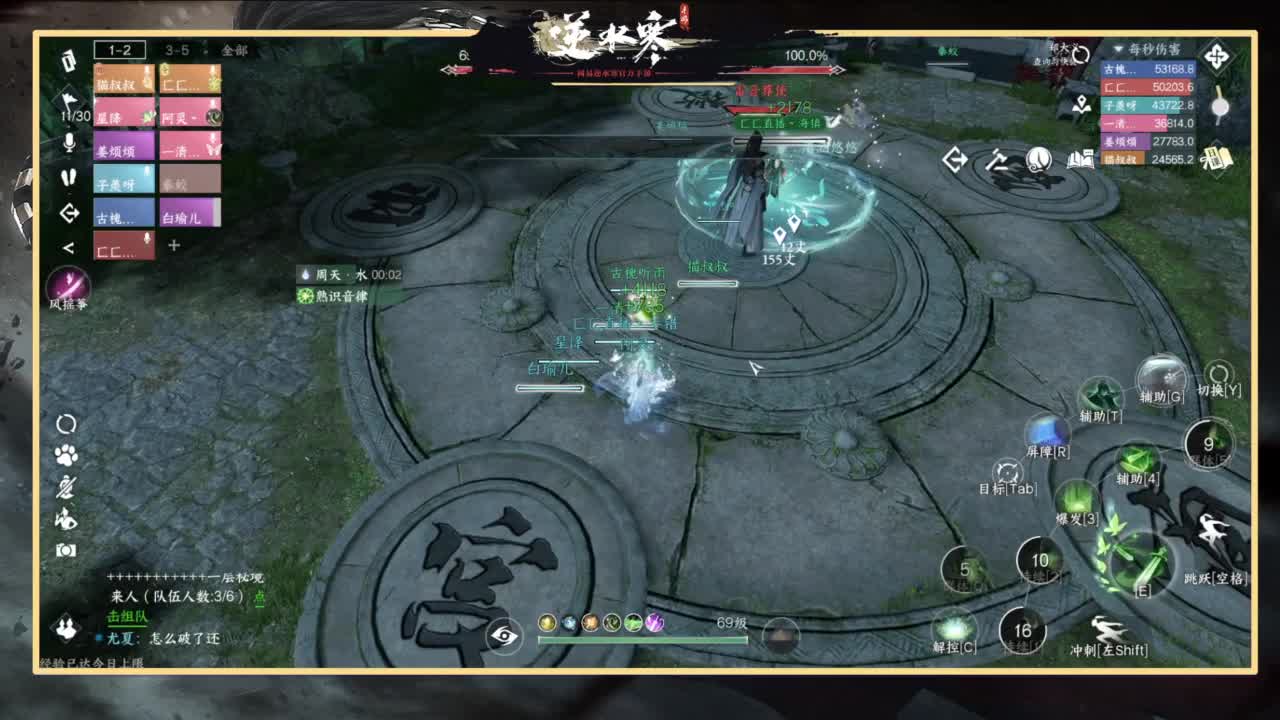Screen dimensions: 1280x720
Task: Collapse the team panel with the left chevron
Action: (68, 246)
